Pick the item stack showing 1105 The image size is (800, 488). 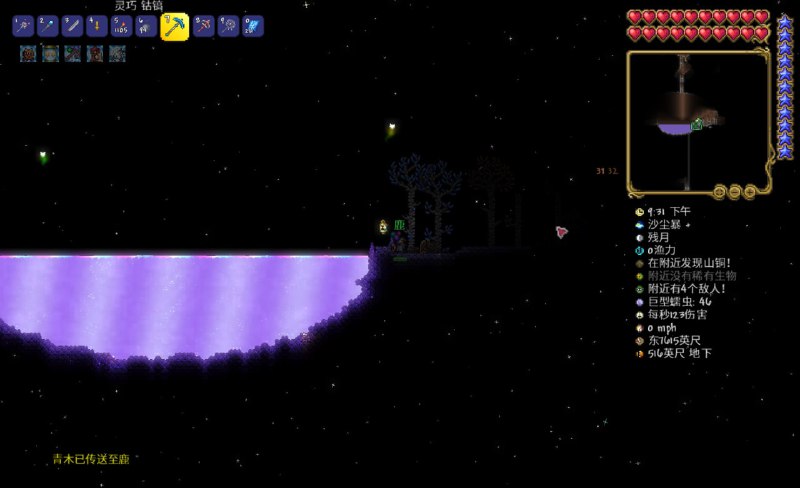coord(122,26)
